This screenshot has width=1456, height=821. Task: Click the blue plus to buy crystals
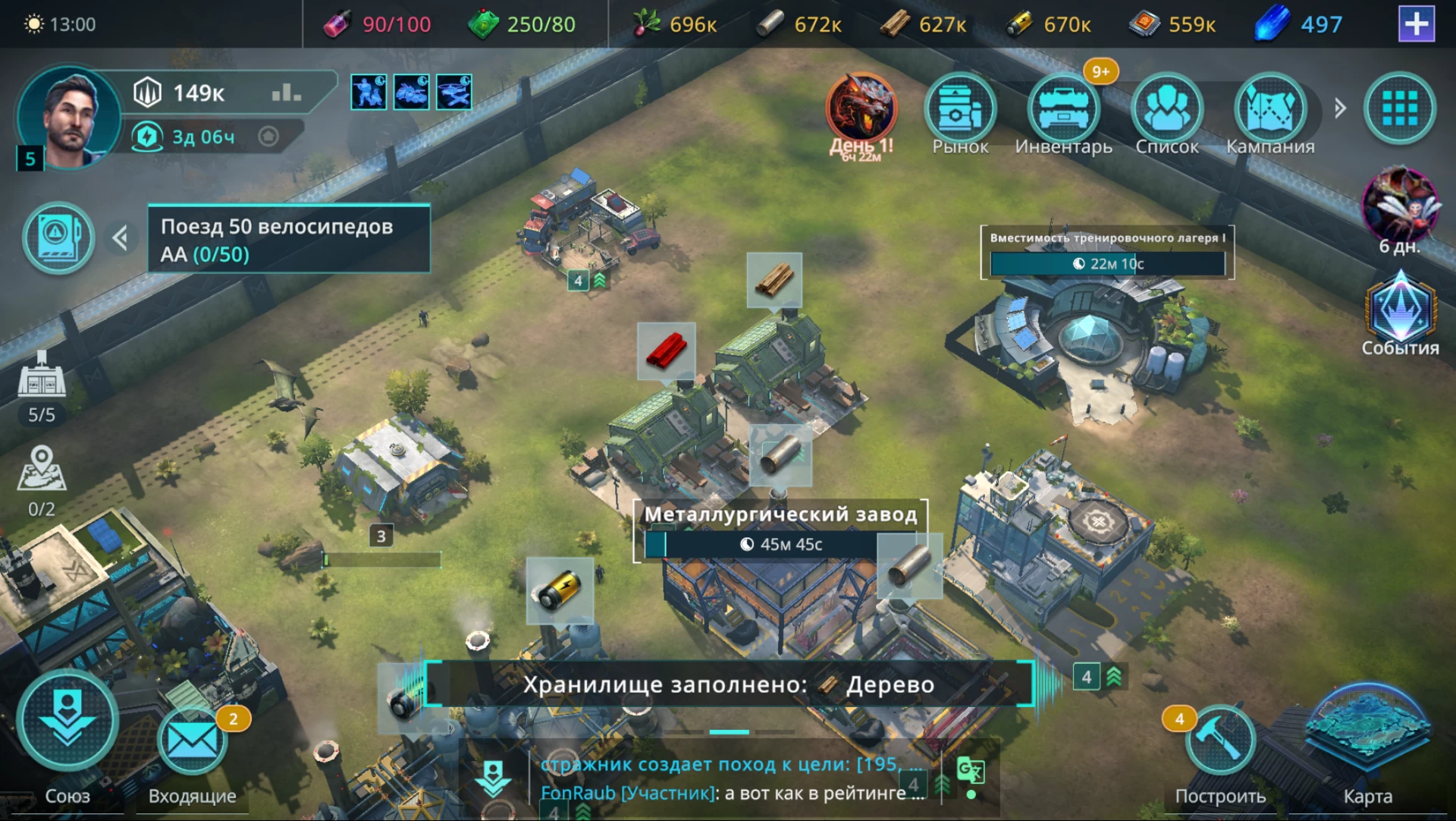(x=1416, y=24)
